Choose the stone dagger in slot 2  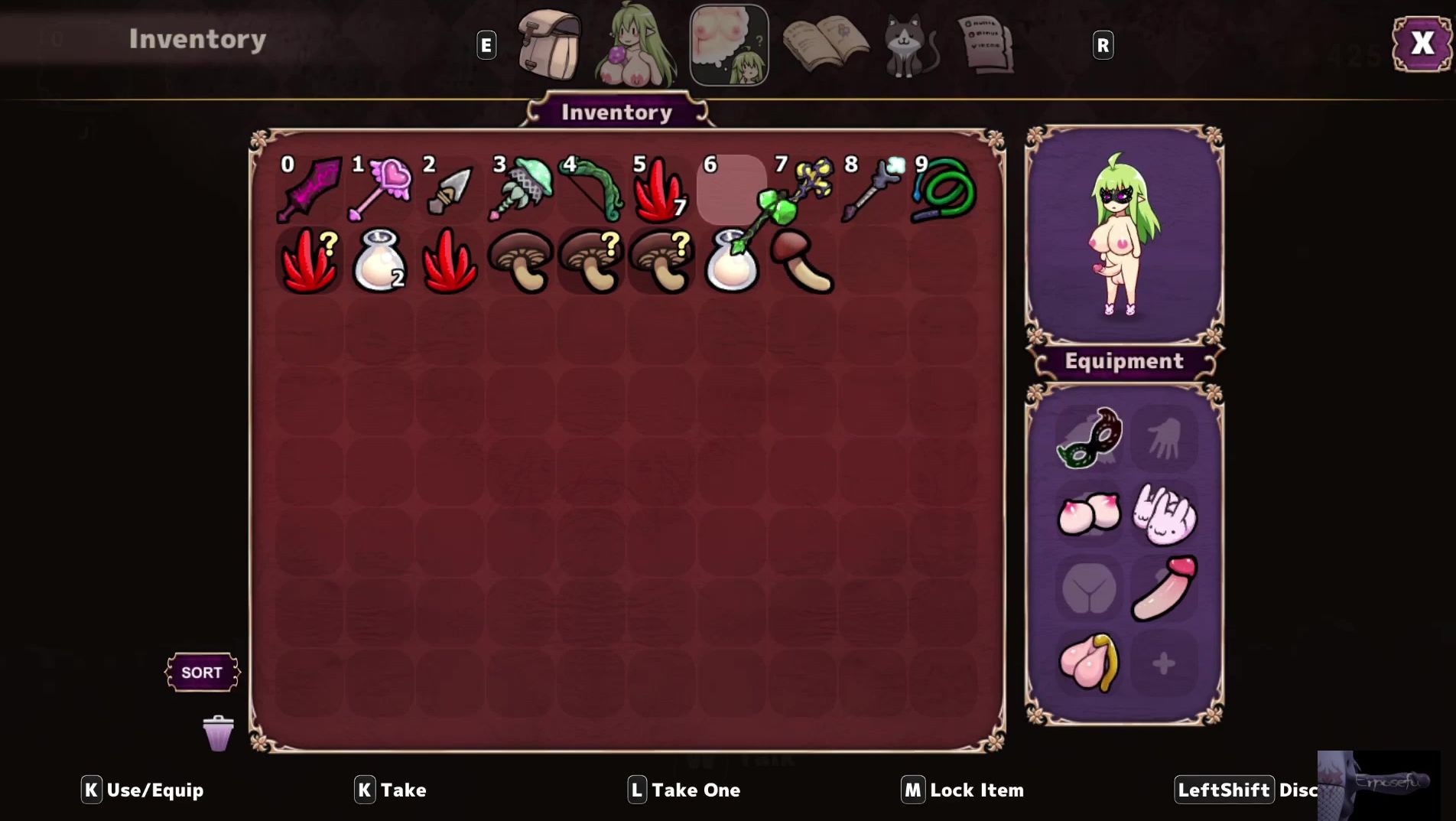(450, 191)
